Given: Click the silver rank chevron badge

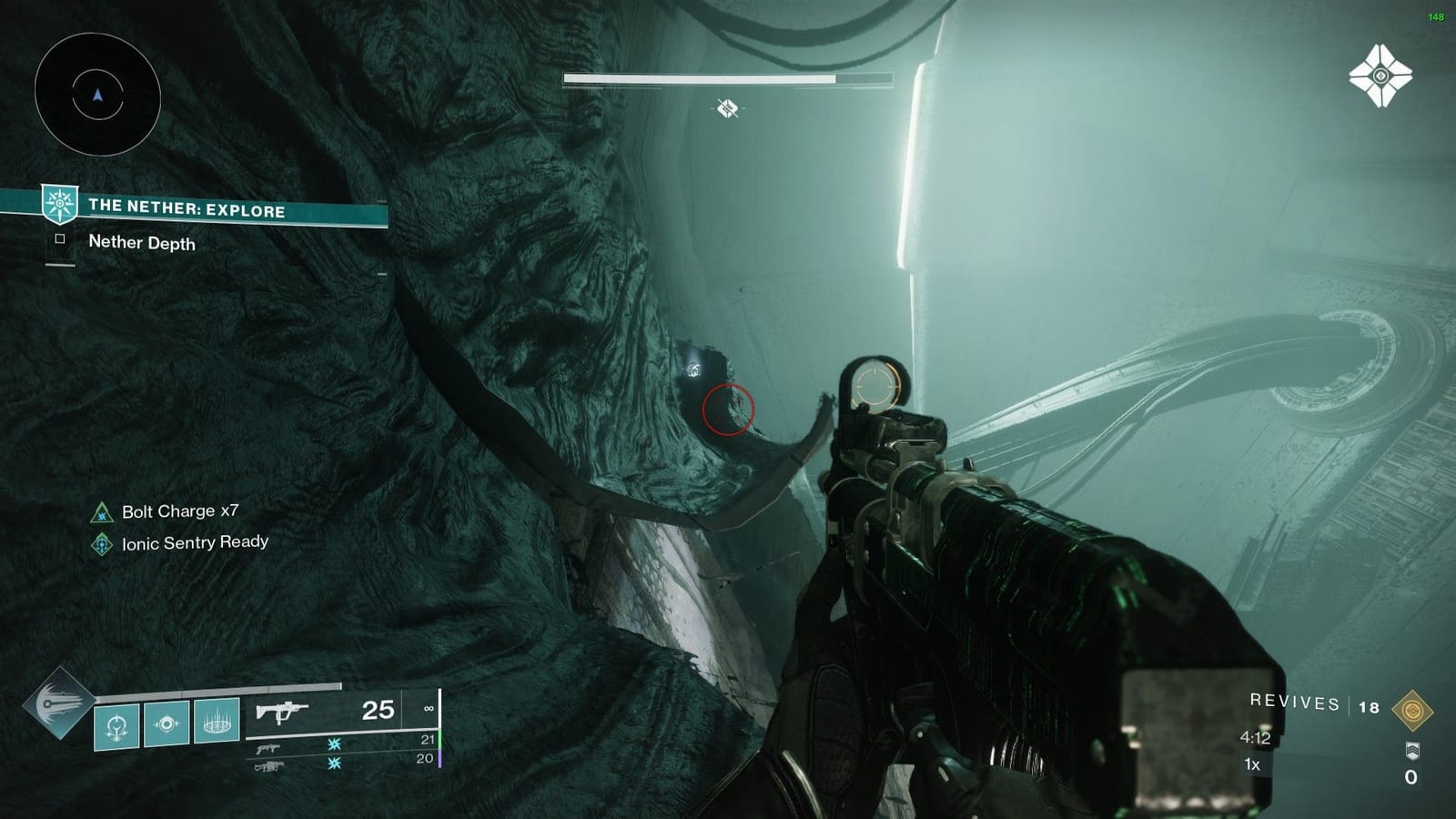Looking at the screenshot, I should click(x=1413, y=751).
